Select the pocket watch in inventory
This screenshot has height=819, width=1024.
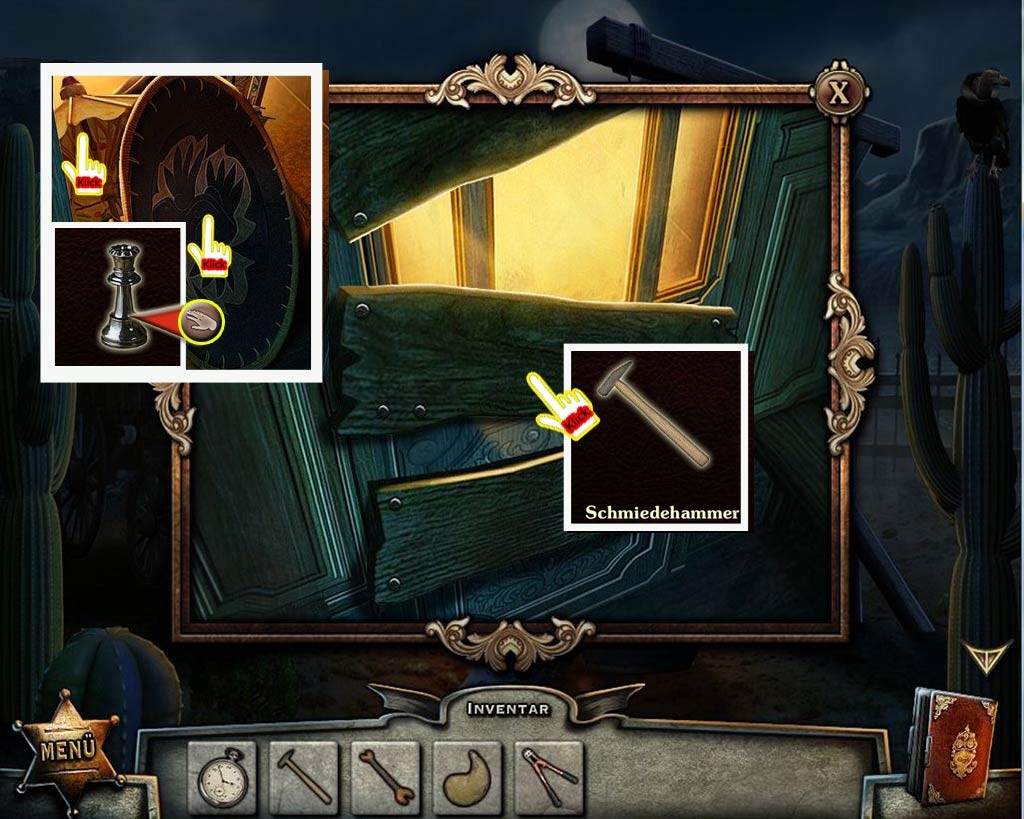coord(221,777)
